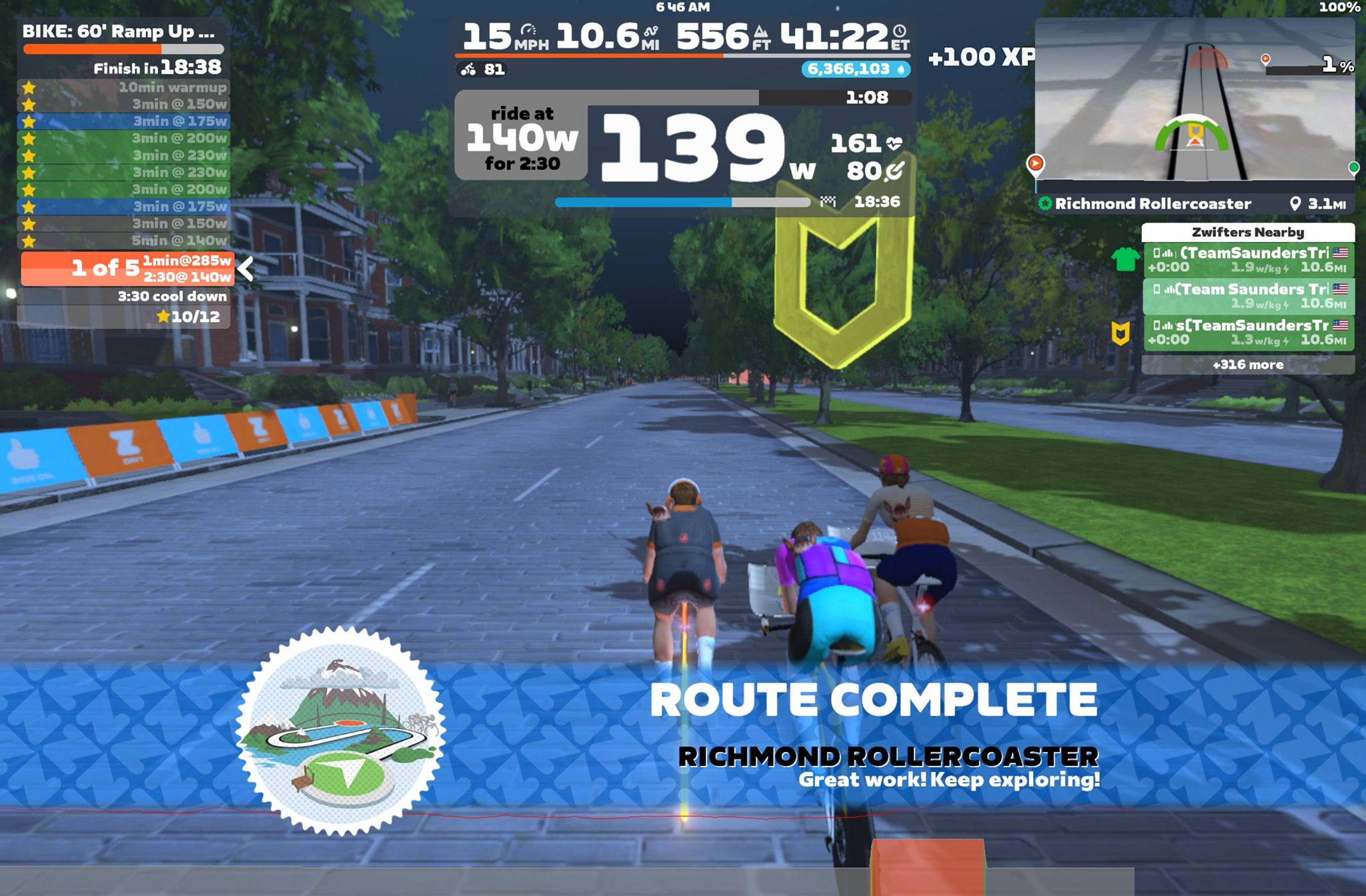The image size is (1366, 896).
Task: Click the Richmond Rollercoaster route badge
Action: tap(341, 731)
